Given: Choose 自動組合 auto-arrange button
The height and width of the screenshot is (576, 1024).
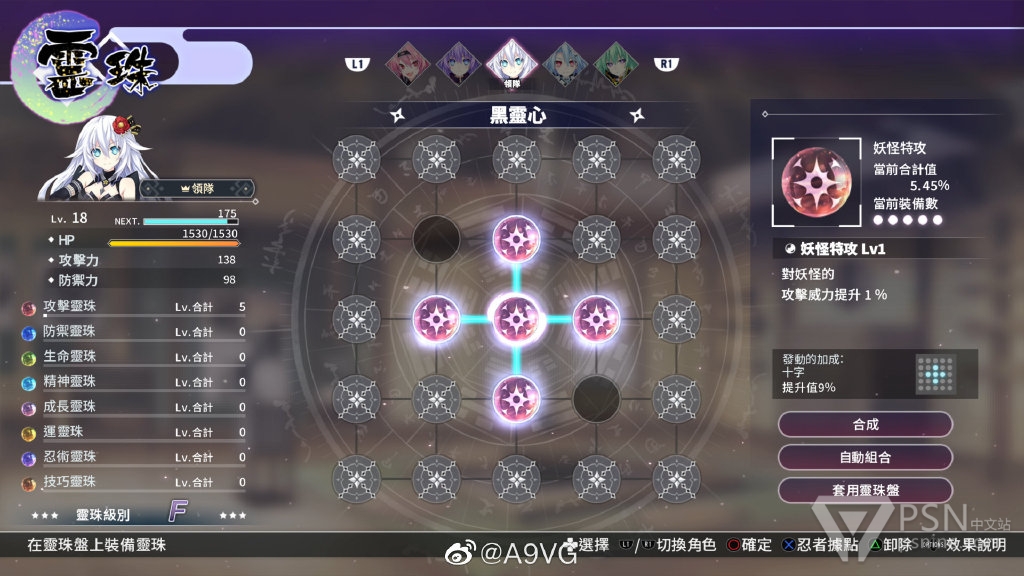Looking at the screenshot, I should coord(865,457).
